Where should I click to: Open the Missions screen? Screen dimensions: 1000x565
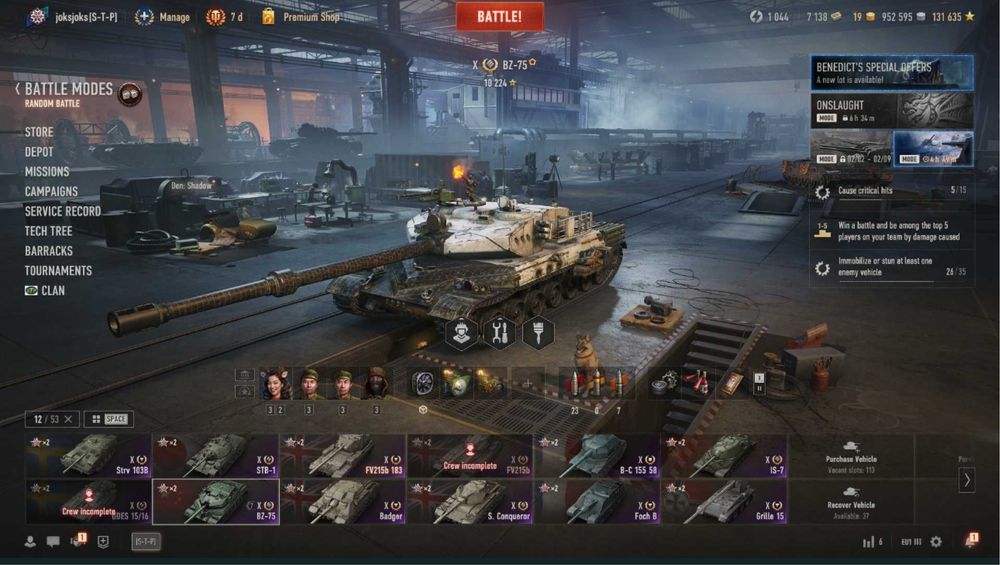(x=47, y=172)
